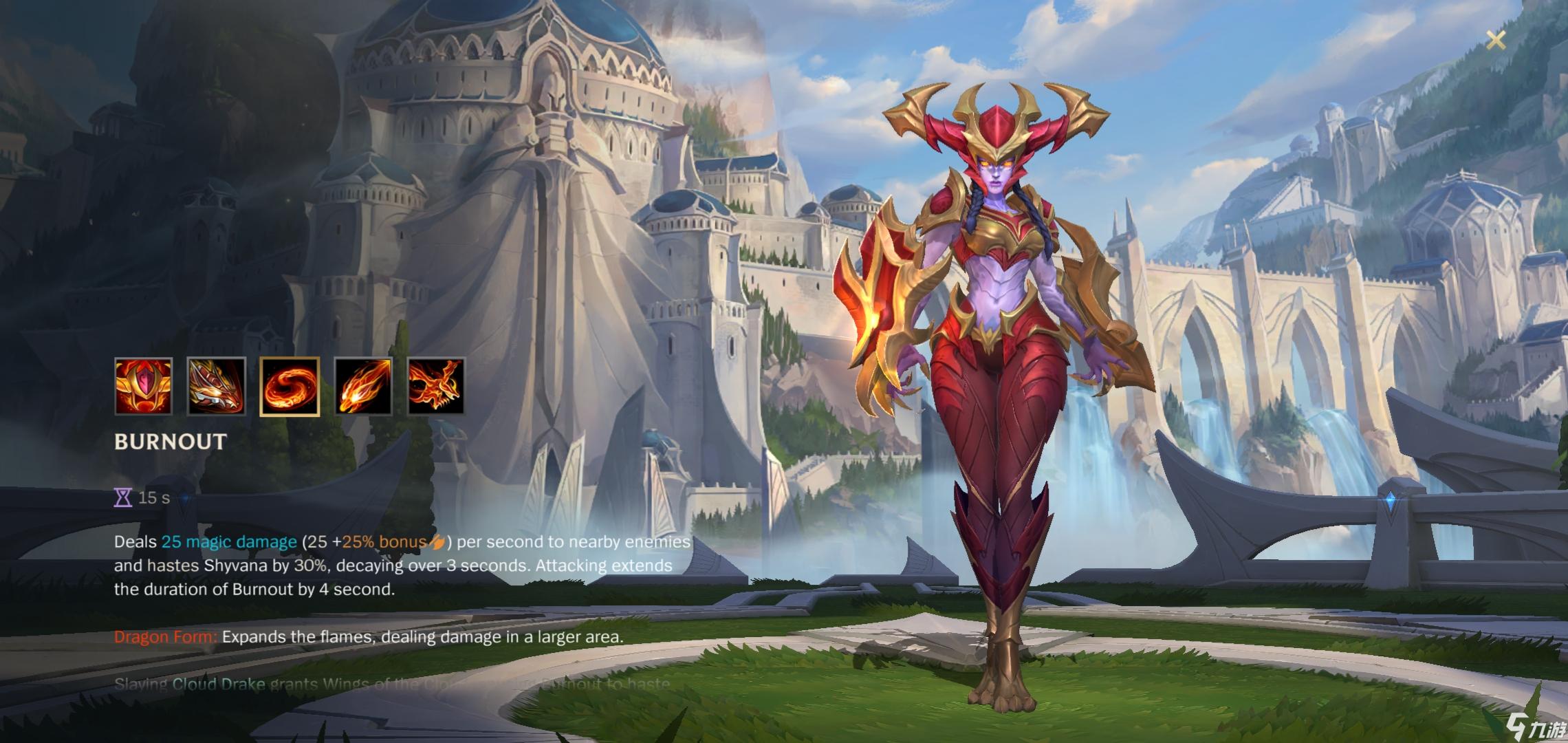Select the Fury of the Dragonborn passive icon

pos(143,386)
